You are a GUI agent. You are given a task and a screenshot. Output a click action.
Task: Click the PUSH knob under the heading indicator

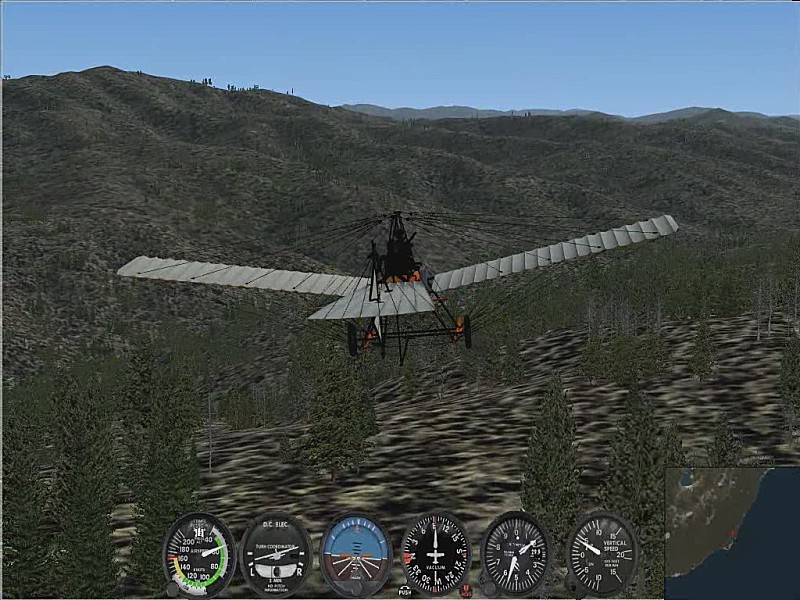tap(405, 590)
